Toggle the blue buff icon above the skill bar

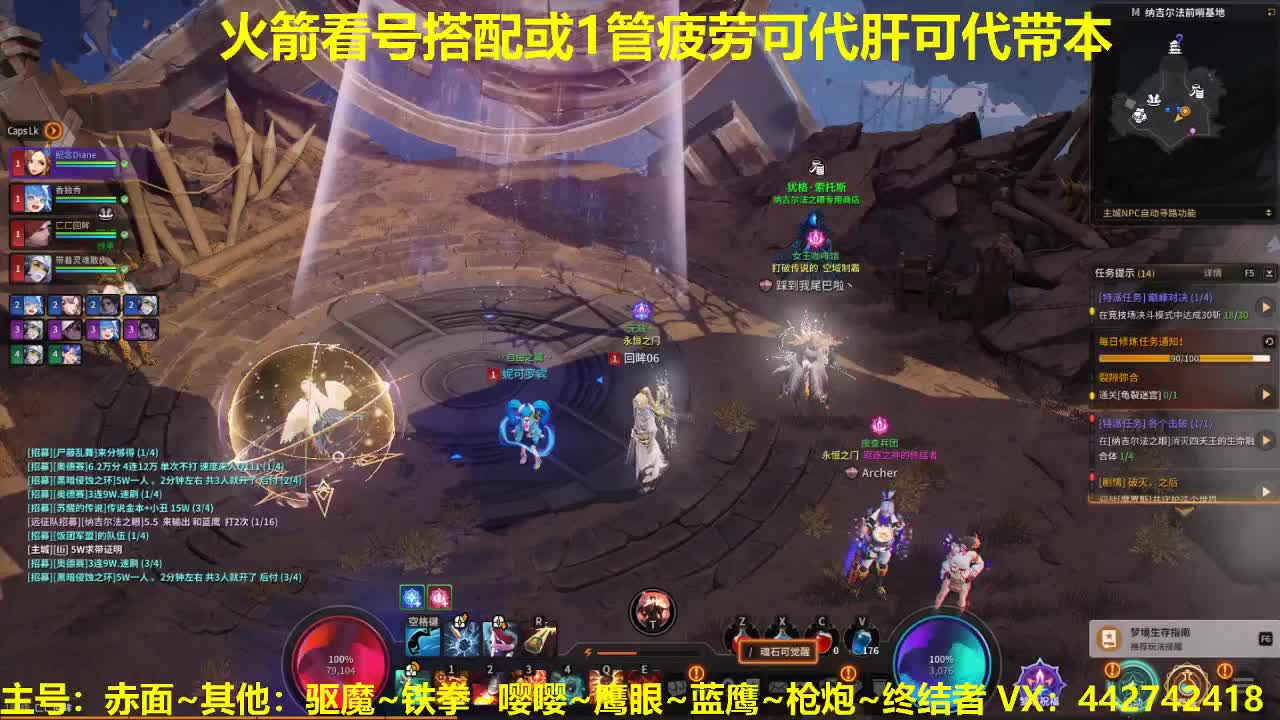(x=411, y=598)
